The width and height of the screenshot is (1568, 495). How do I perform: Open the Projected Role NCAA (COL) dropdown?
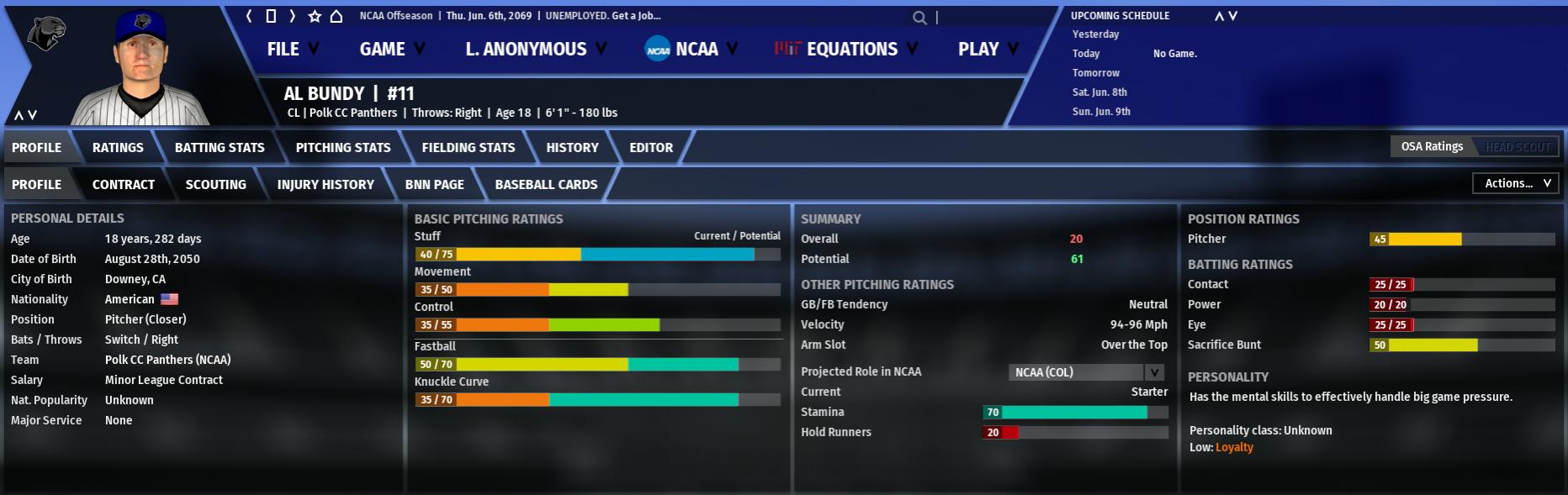[1086, 372]
